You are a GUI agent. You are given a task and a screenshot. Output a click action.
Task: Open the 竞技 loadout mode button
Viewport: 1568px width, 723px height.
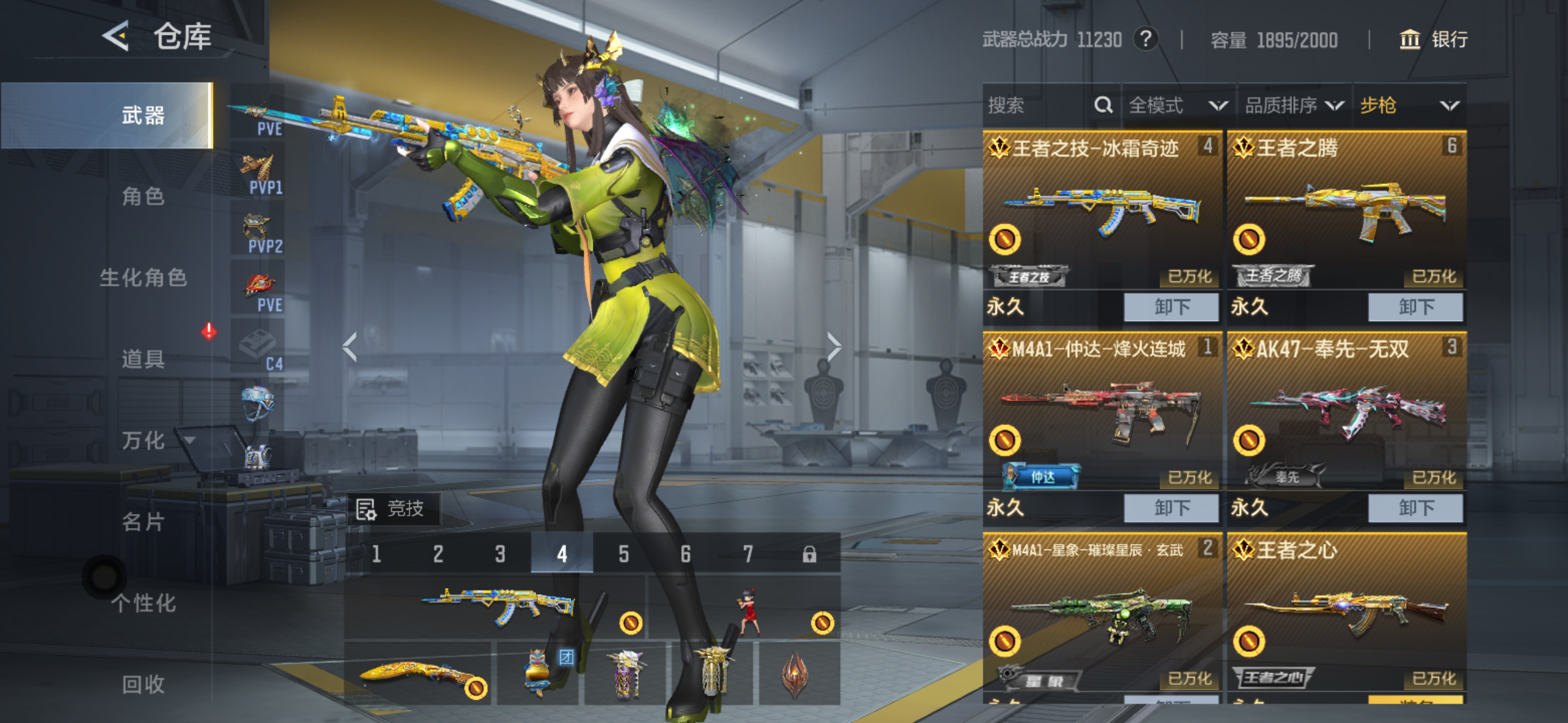click(393, 509)
